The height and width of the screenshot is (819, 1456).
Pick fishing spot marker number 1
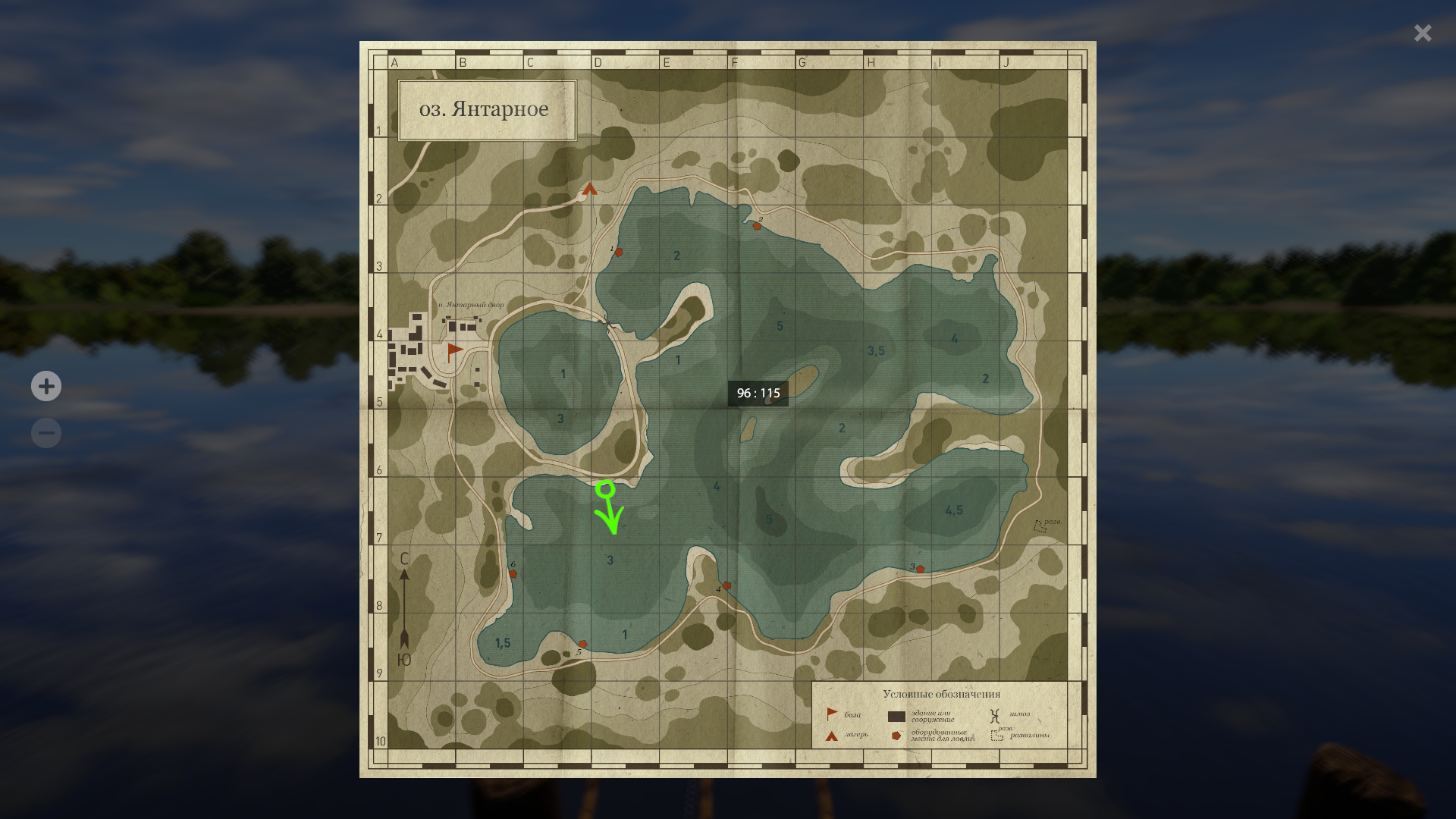(x=619, y=252)
